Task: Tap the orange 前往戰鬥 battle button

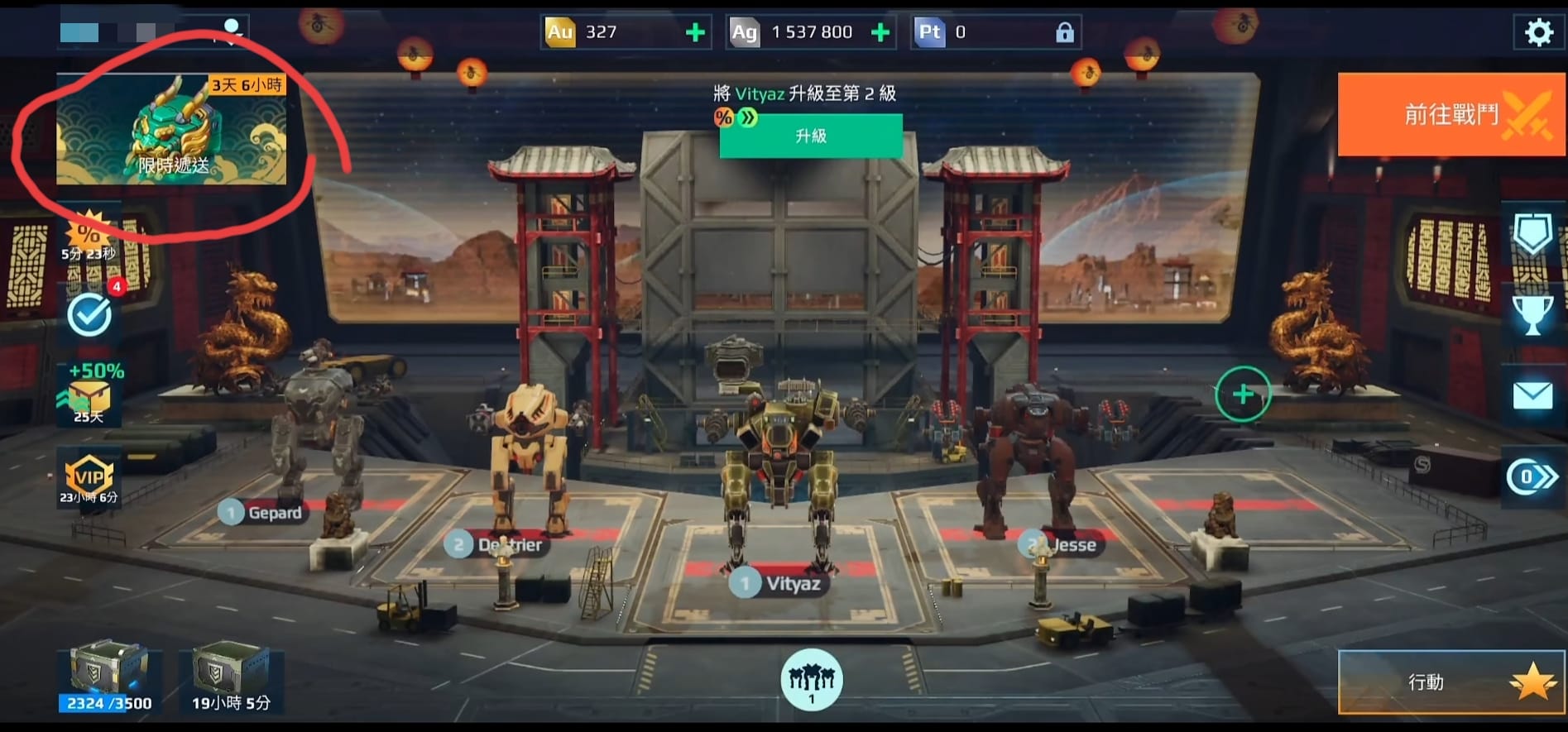Action: coord(1451,114)
